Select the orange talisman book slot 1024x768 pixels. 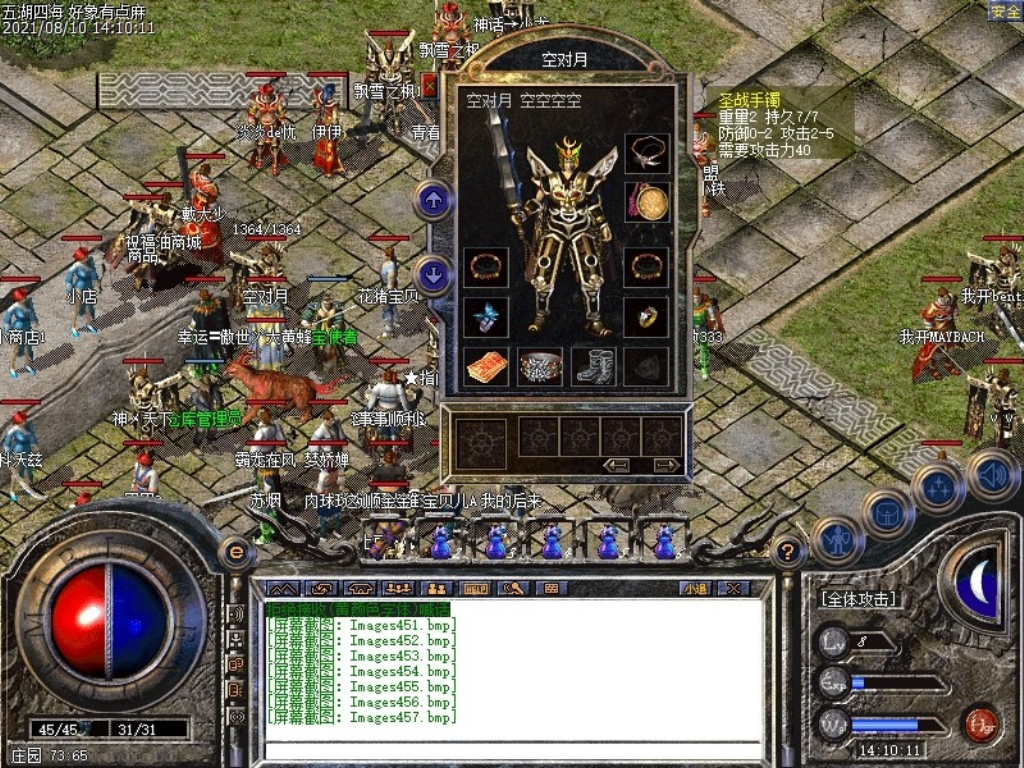pos(486,367)
